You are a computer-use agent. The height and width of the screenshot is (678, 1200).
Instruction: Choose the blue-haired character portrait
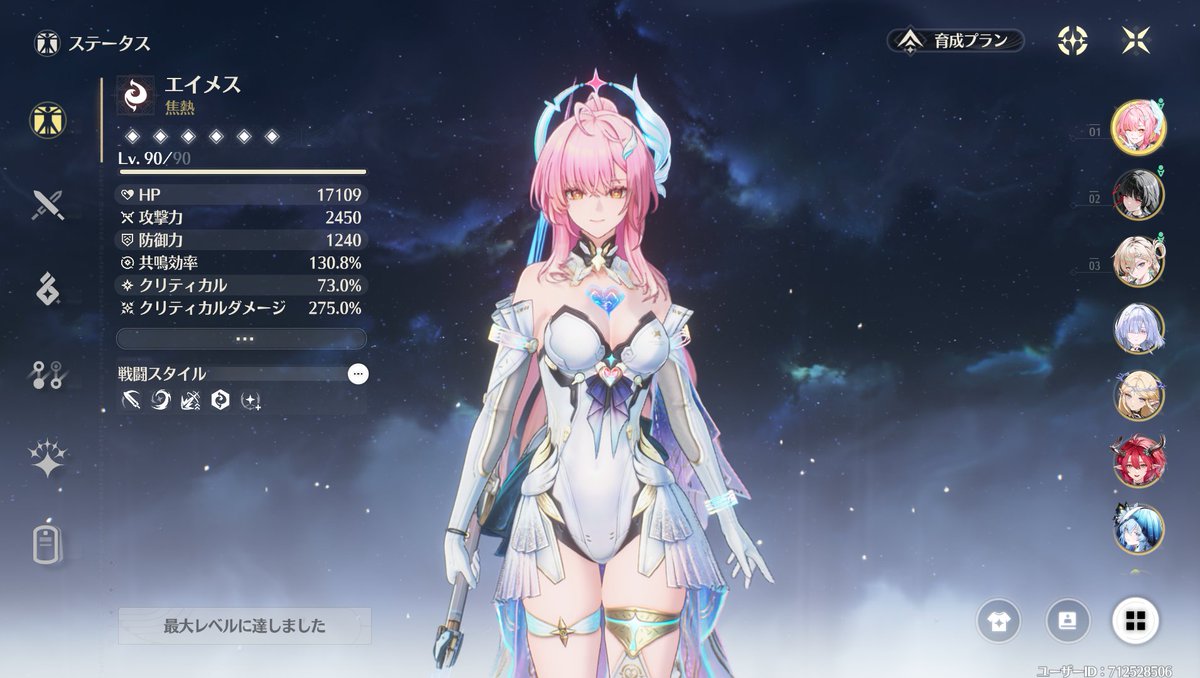click(x=1138, y=529)
